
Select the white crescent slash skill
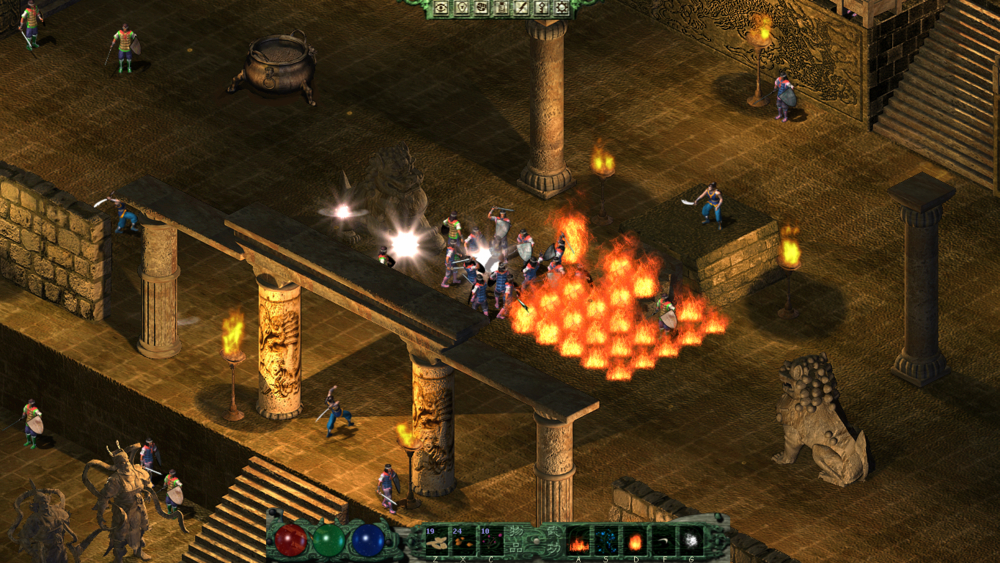pos(663,541)
